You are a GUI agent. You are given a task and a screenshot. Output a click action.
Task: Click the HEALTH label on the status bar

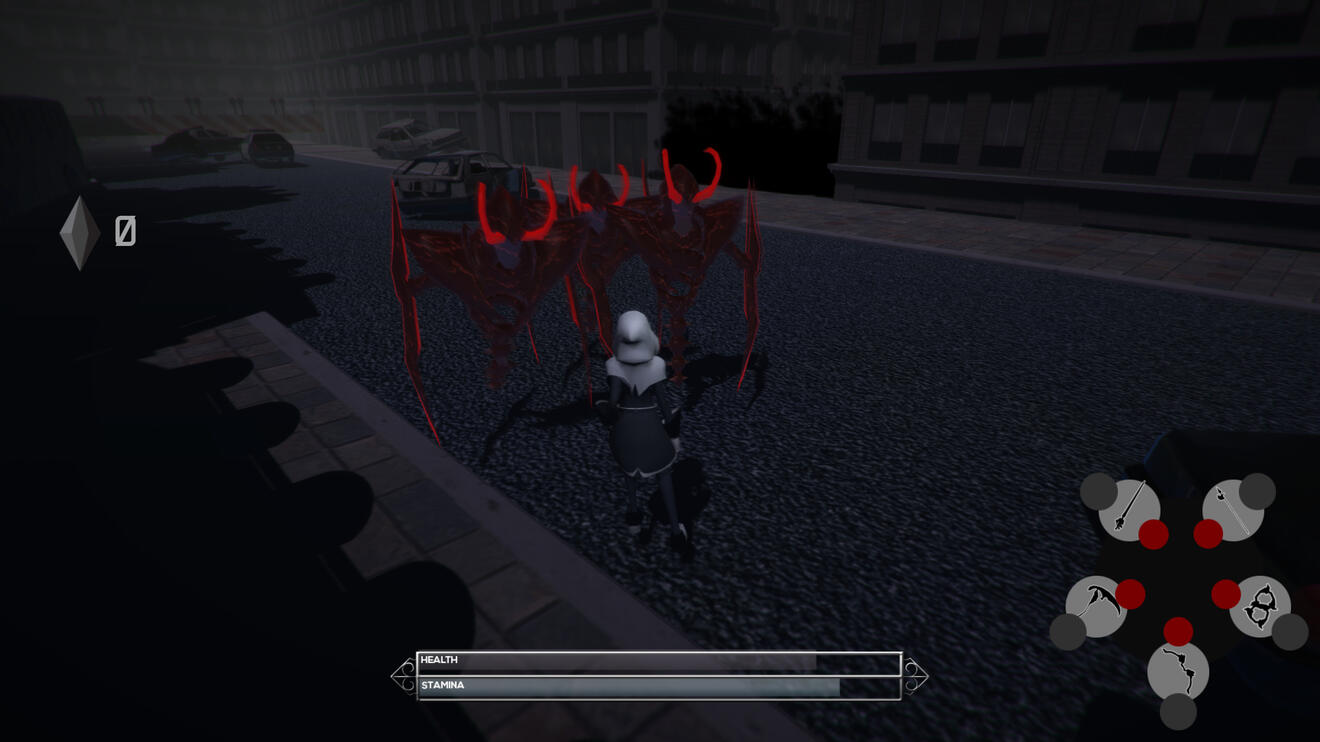pos(440,660)
